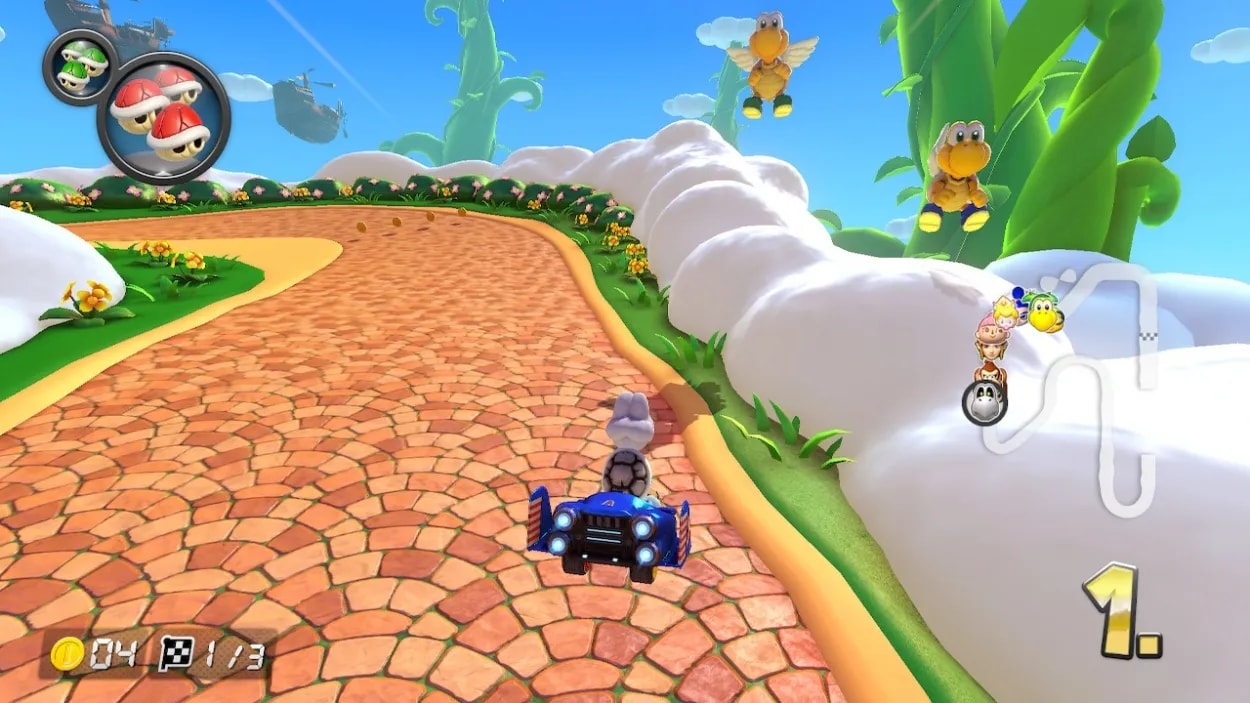Select the triple green shells reserve slot
1250x703 pixels.
point(80,65)
